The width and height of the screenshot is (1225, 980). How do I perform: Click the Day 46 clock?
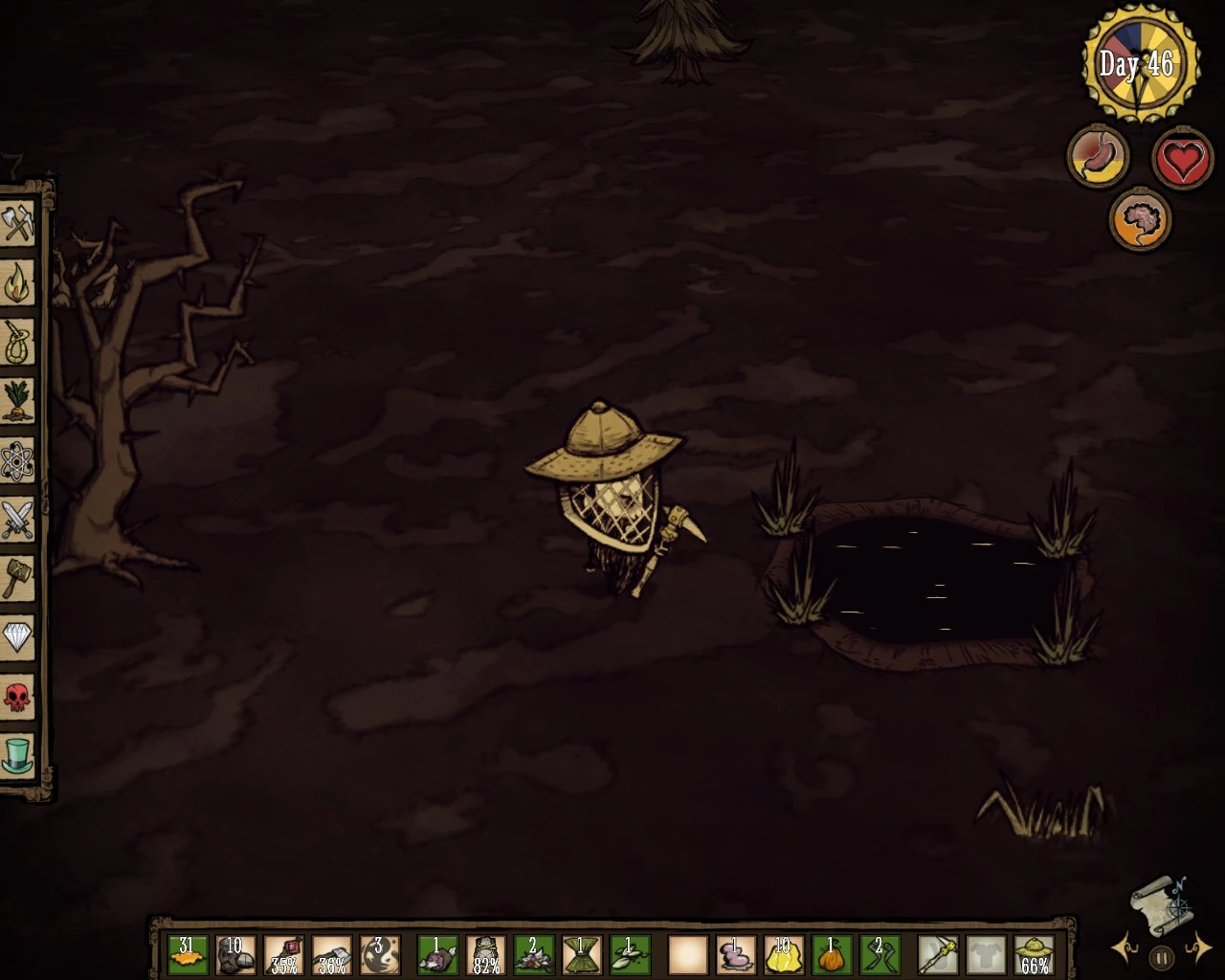coord(1142,63)
